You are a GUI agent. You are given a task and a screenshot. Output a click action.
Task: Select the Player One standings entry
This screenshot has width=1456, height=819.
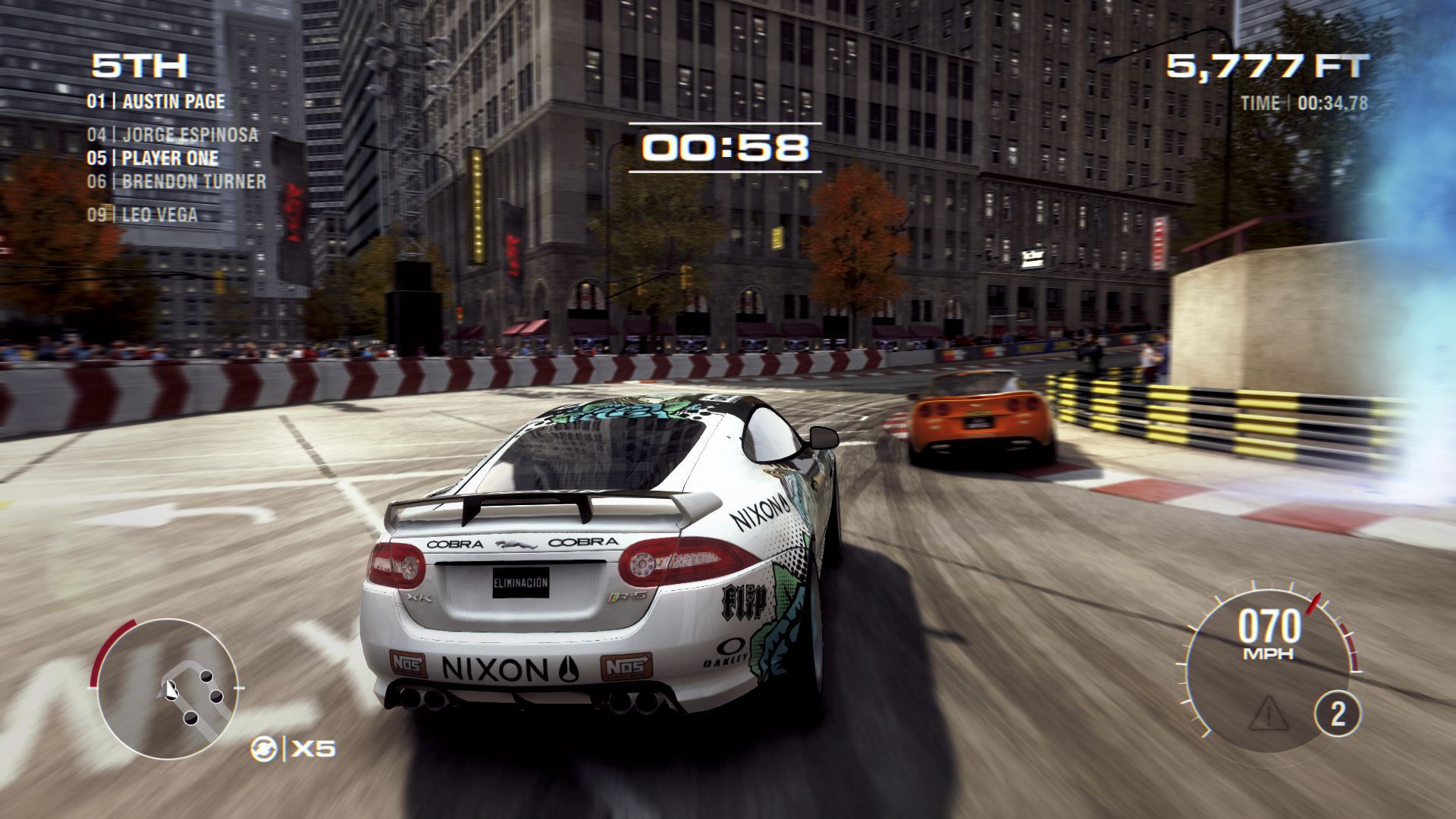point(152,158)
